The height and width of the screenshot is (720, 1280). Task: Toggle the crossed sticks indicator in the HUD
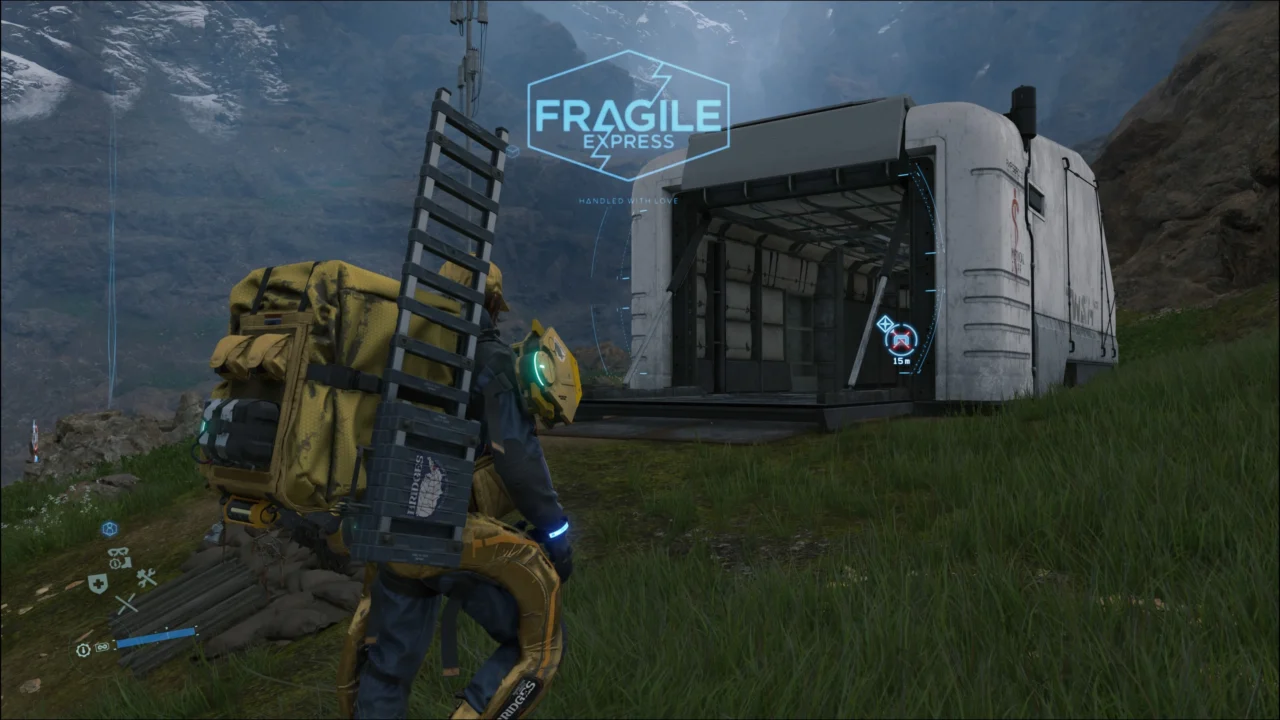pyautogui.click(x=127, y=603)
